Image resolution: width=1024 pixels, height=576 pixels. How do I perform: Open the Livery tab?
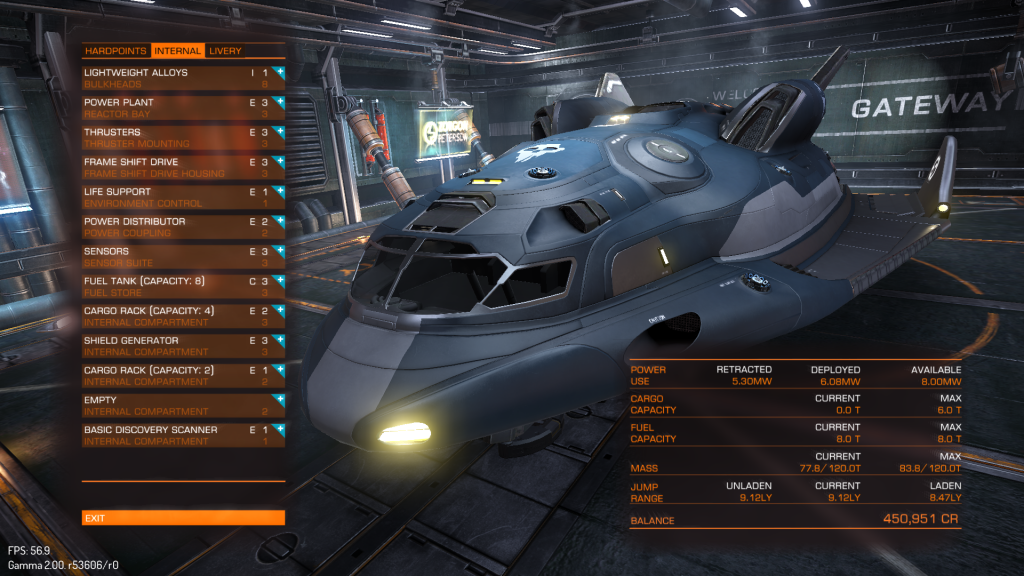[x=225, y=51]
